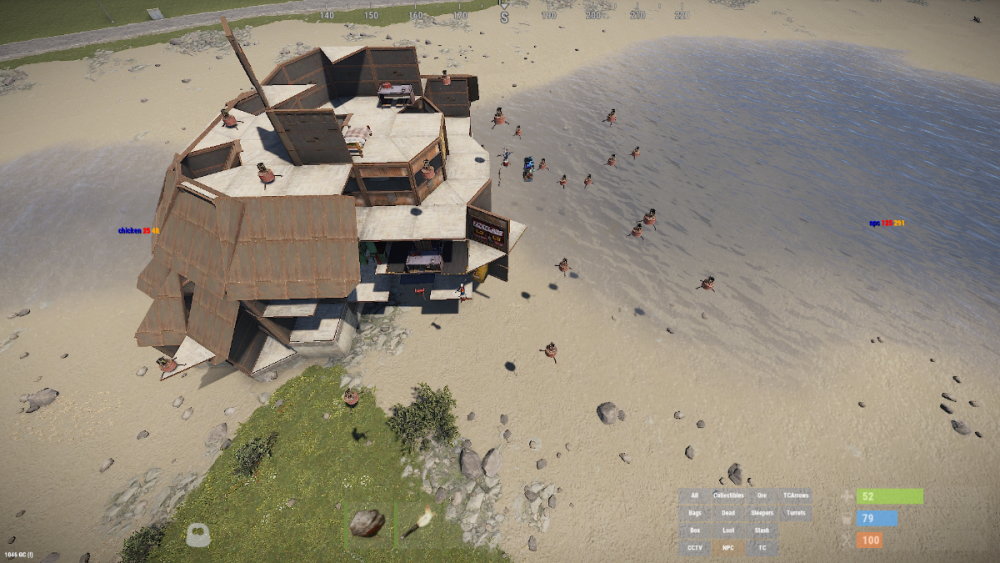The width and height of the screenshot is (1000, 563).
Task: Turn off the highlighted NPC filter
Action: coord(728,548)
